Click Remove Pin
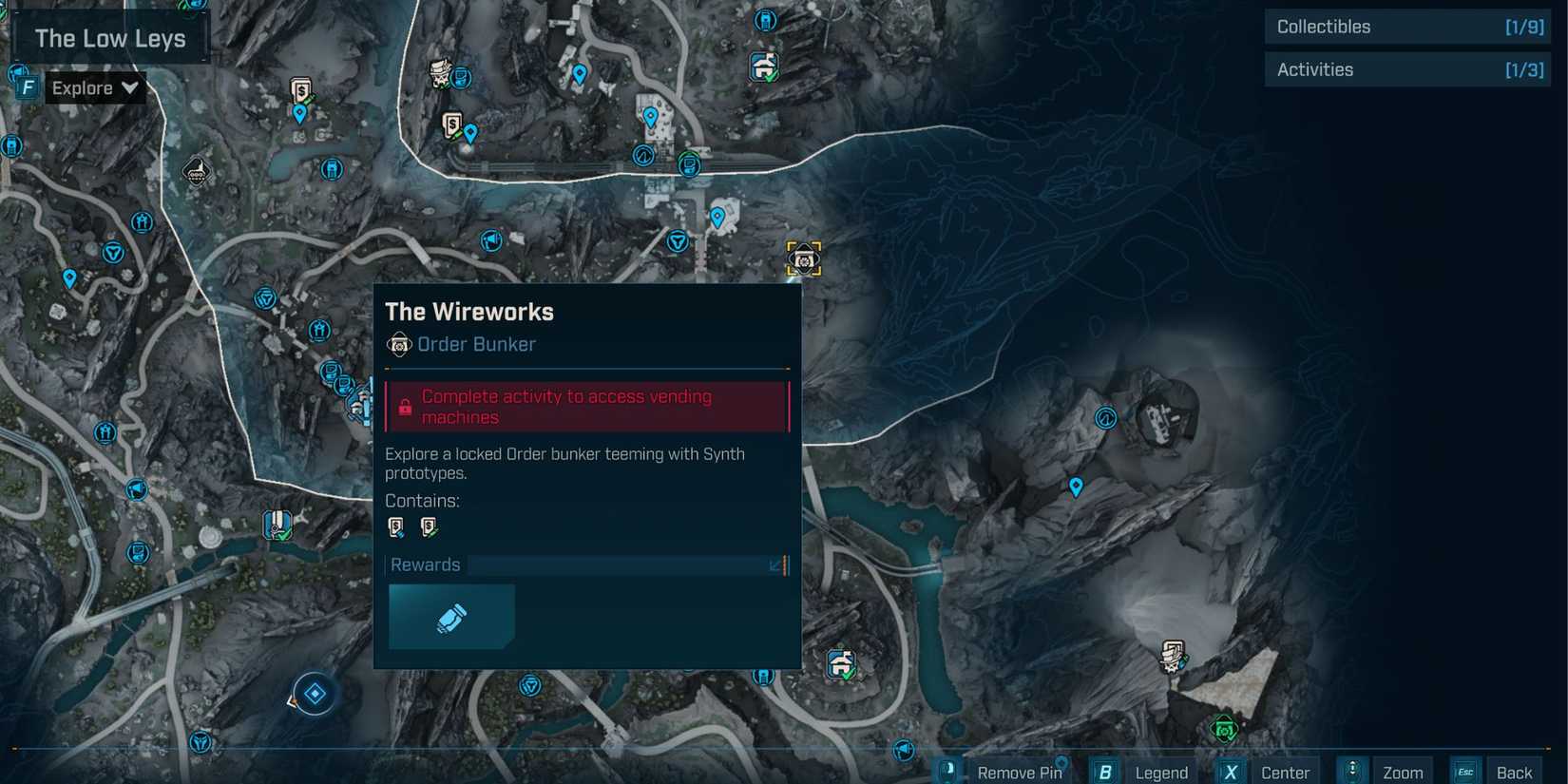 [x=1021, y=772]
